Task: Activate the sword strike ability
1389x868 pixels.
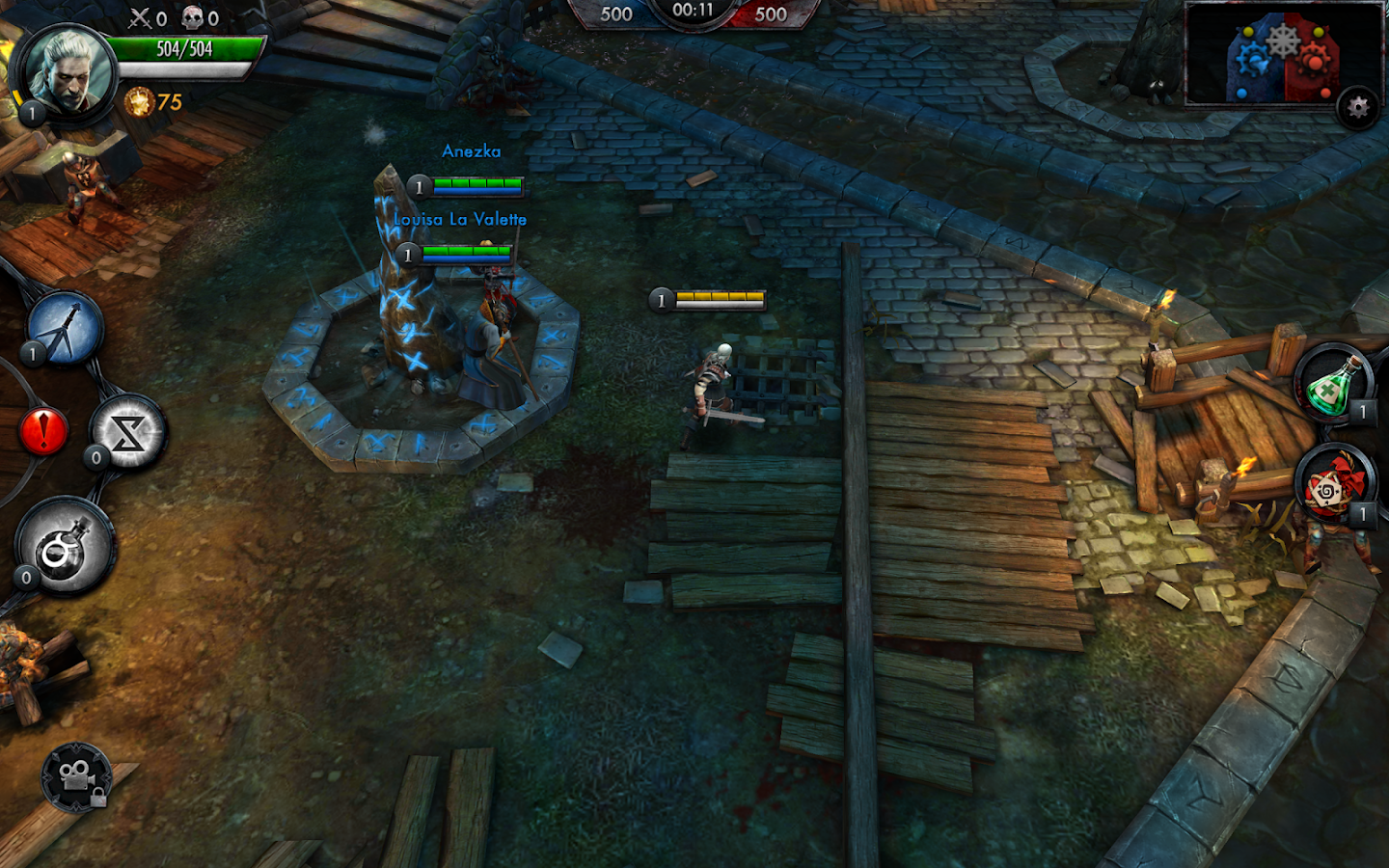Action: tap(66, 329)
